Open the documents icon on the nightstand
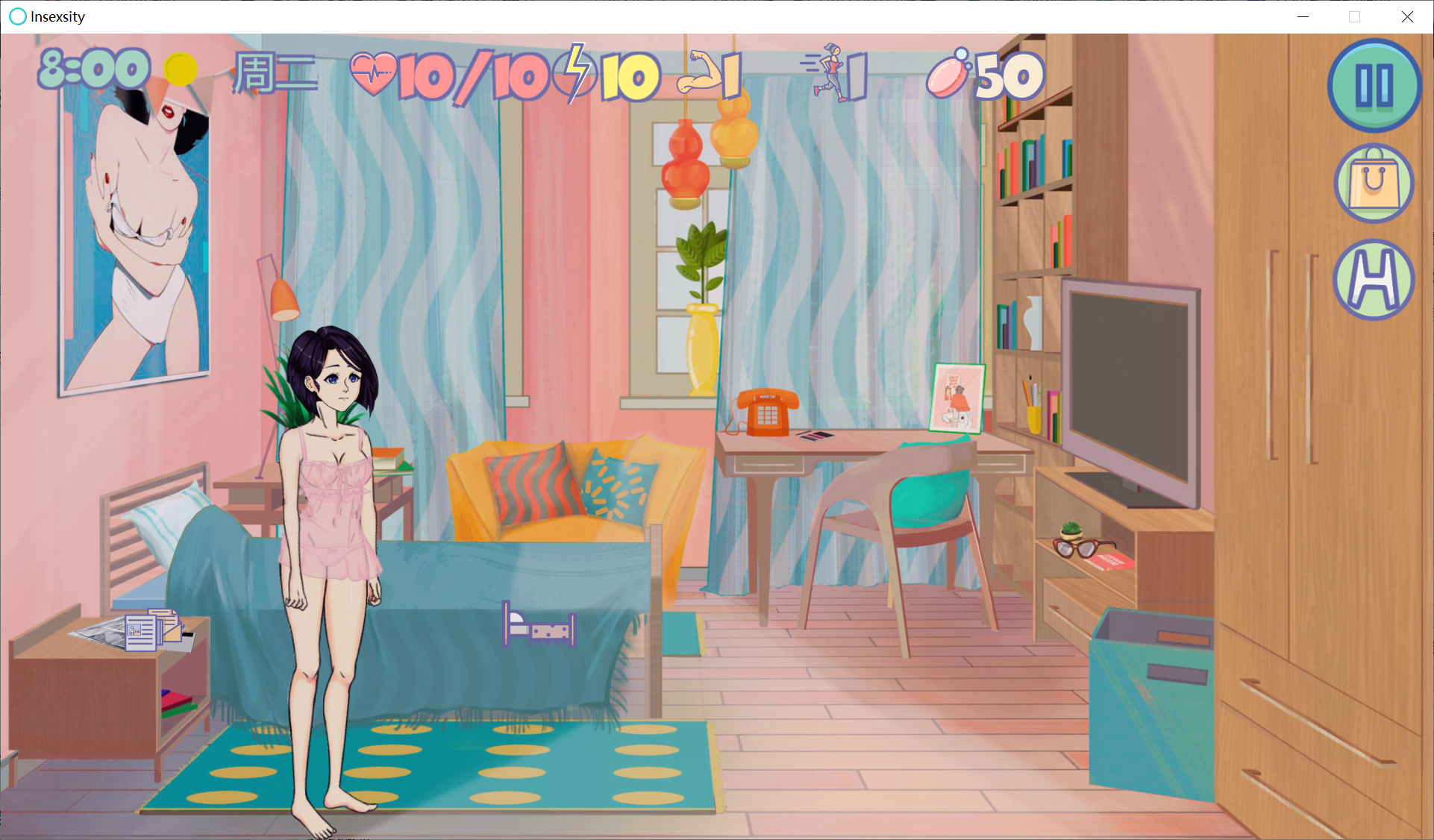 (154, 630)
